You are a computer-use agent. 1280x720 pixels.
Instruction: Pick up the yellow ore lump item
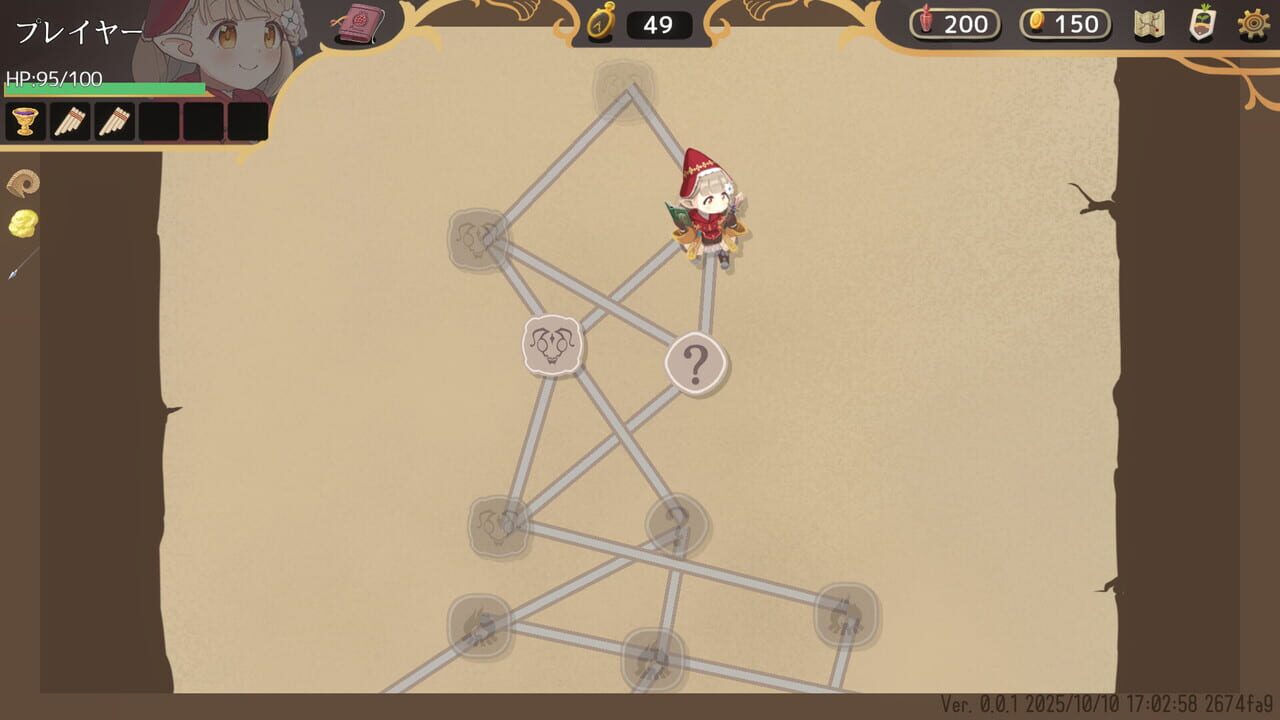[22, 225]
